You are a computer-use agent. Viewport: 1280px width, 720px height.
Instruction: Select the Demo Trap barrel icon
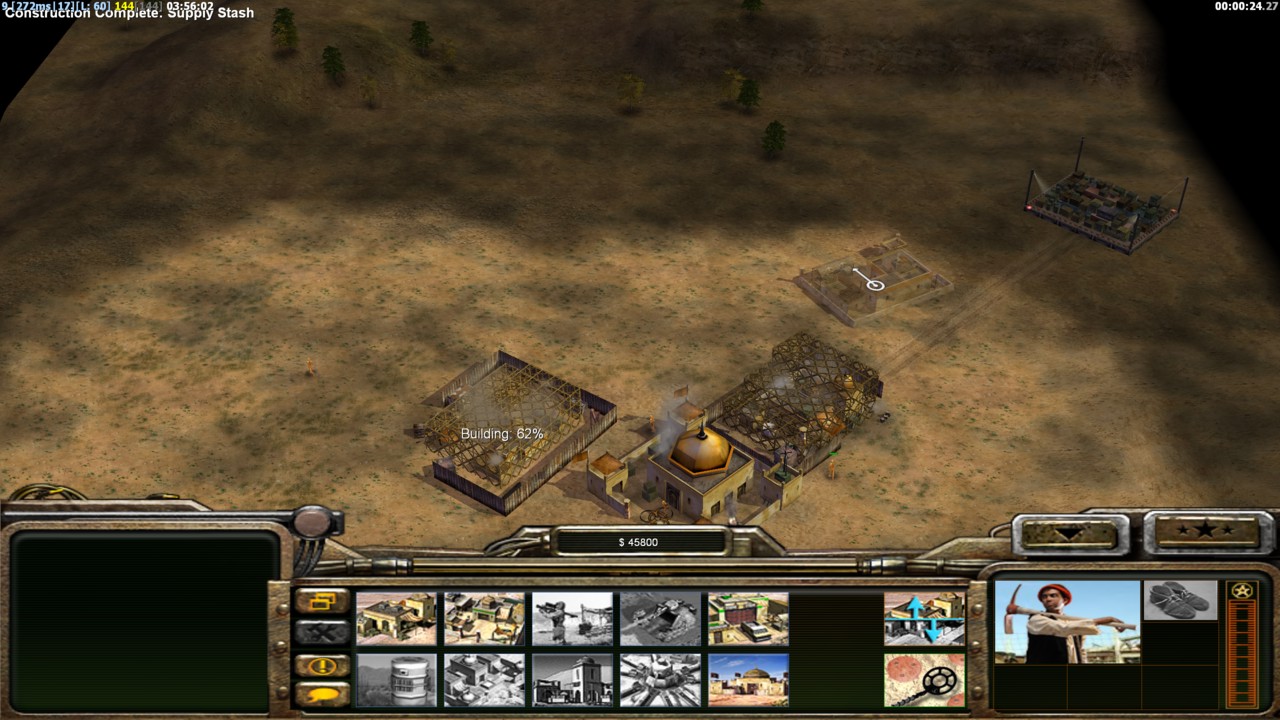click(397, 680)
